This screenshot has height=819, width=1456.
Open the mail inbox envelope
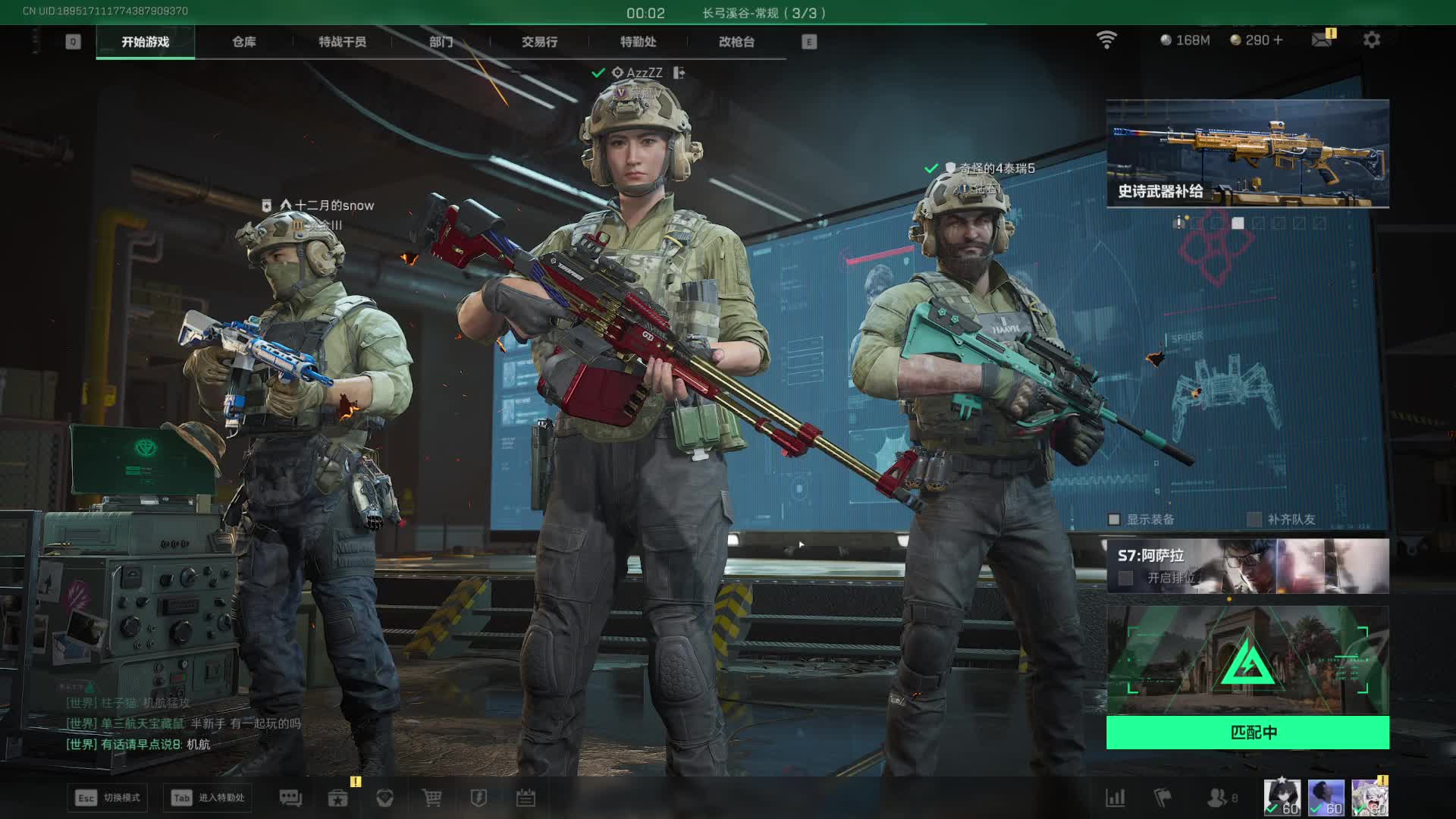pyautogui.click(x=1322, y=39)
